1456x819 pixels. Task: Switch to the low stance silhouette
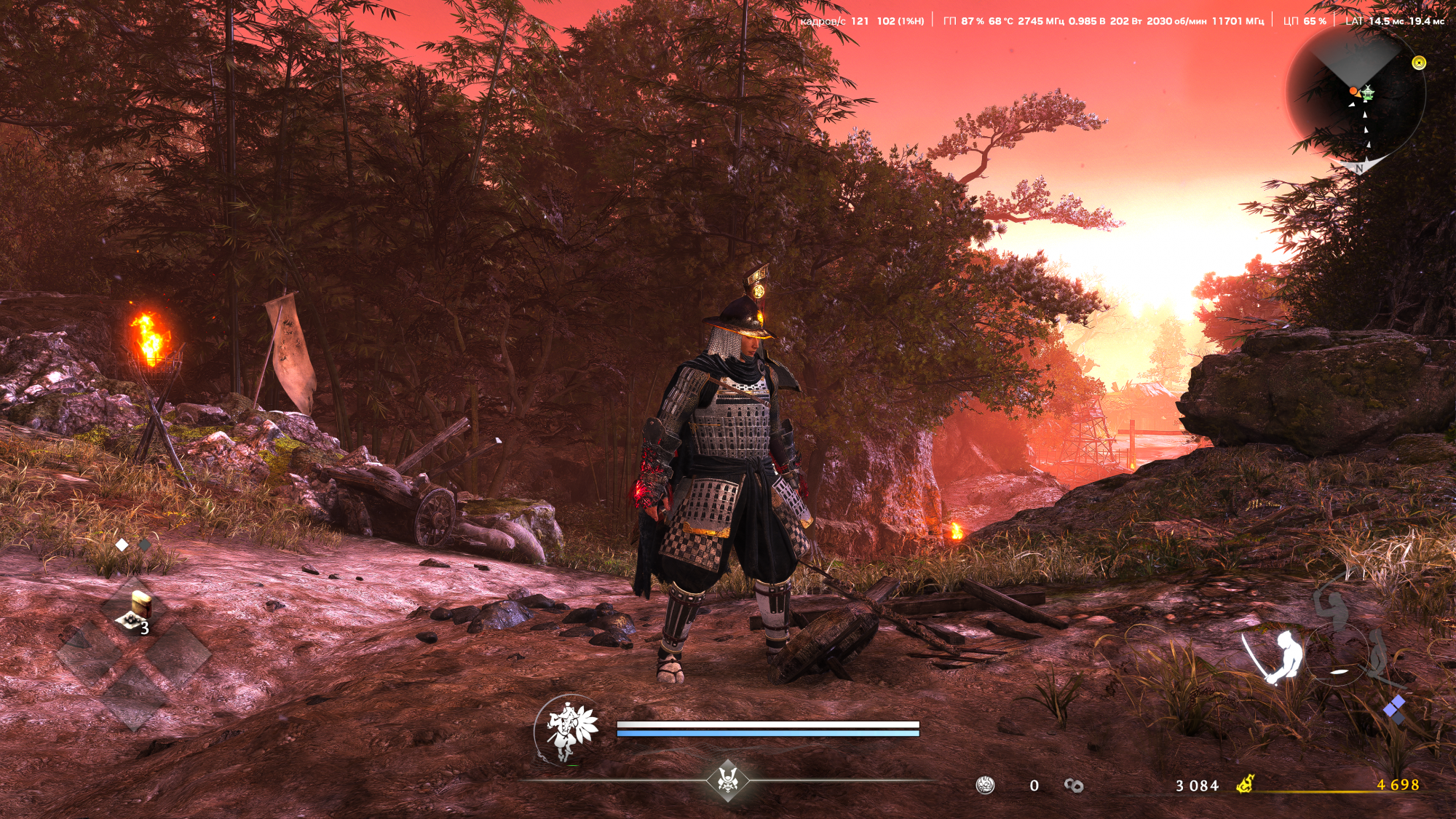click(x=1377, y=655)
